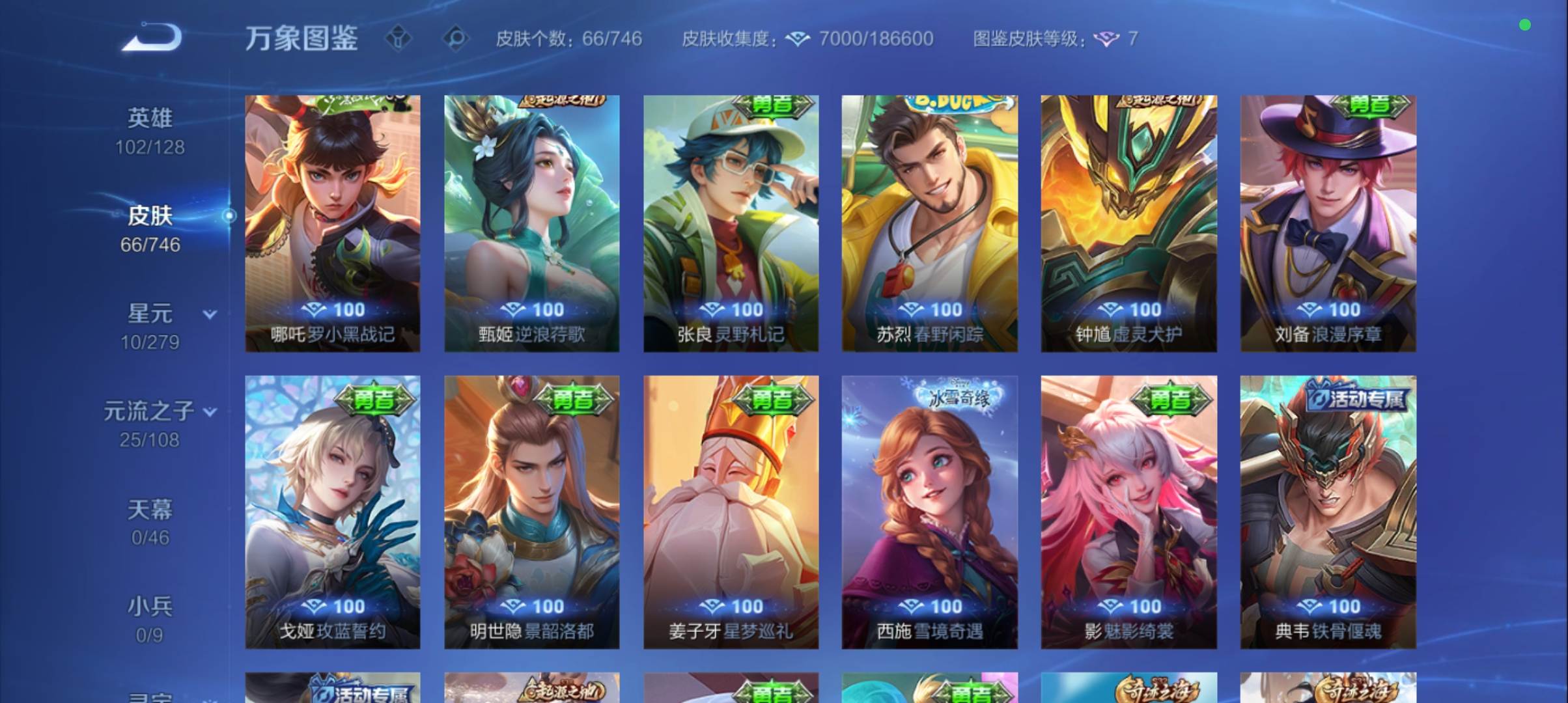Switch to the 天幕 category tab

[x=150, y=511]
